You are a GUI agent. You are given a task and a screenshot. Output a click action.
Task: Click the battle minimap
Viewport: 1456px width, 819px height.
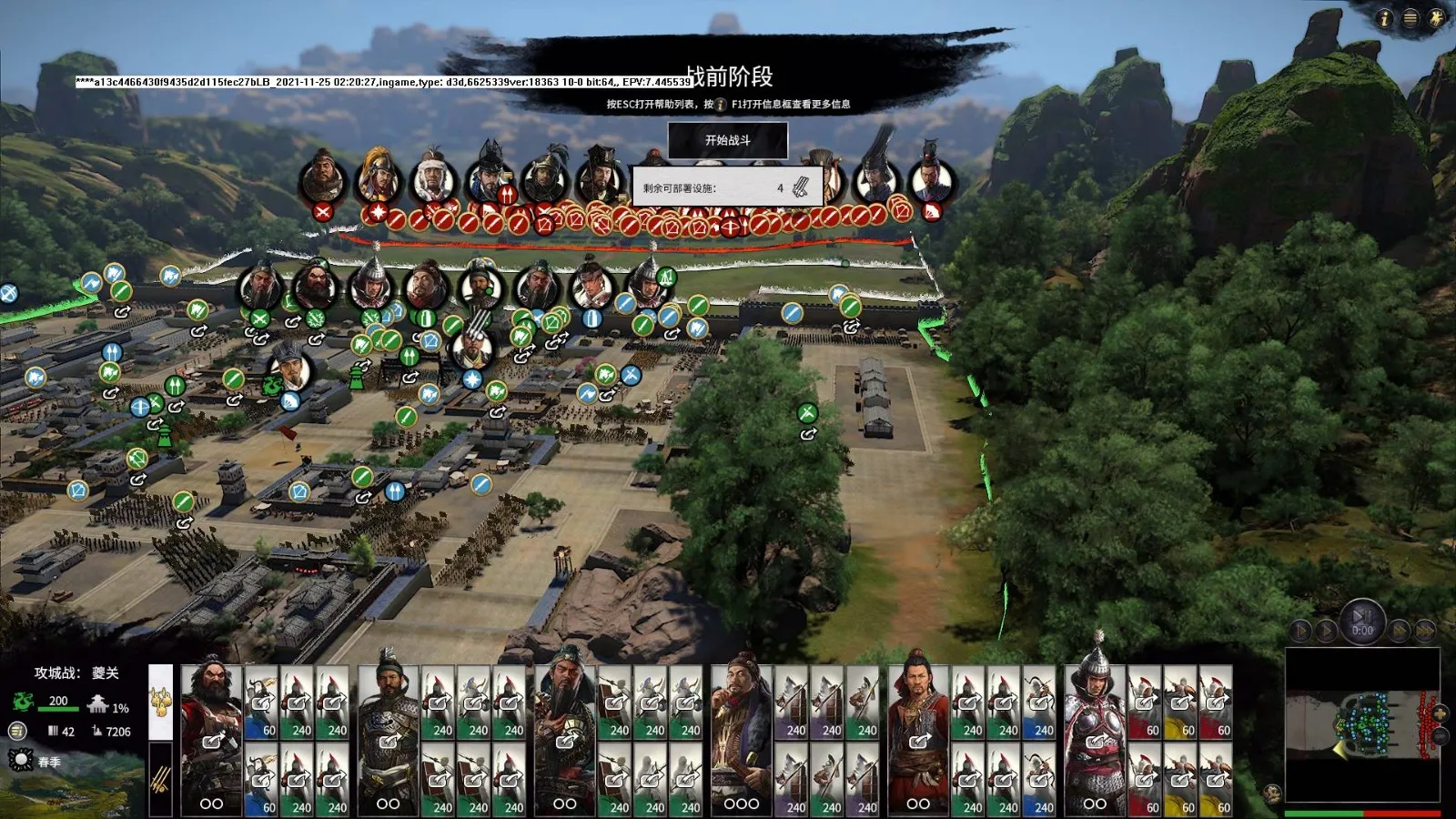pos(1360,726)
